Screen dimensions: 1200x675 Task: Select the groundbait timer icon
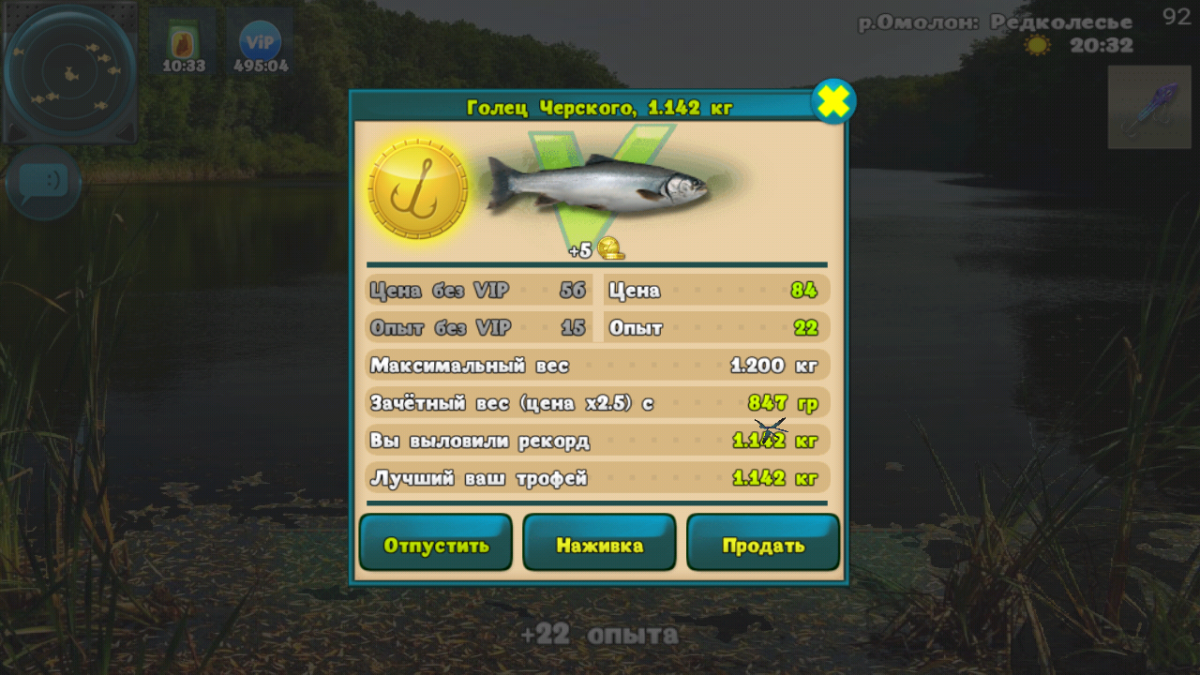click(183, 43)
